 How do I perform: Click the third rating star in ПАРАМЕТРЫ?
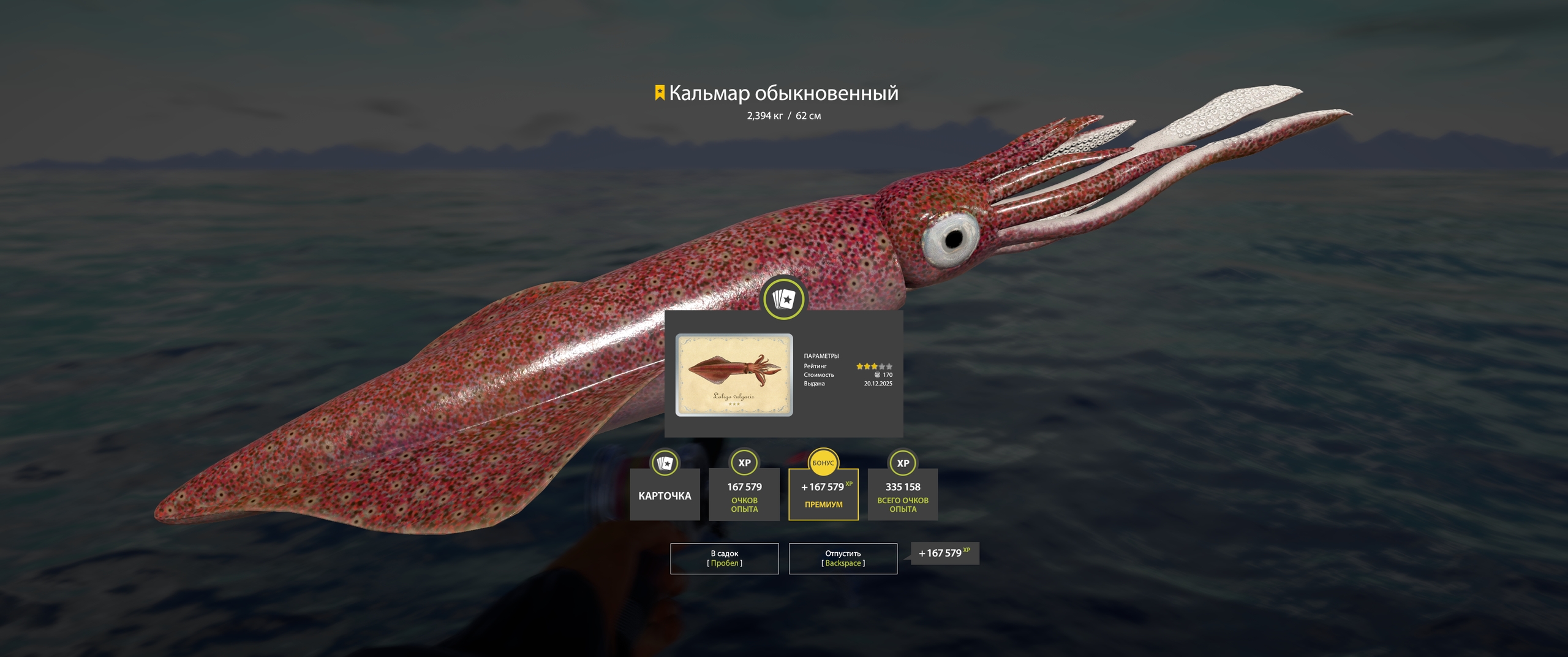(x=874, y=366)
